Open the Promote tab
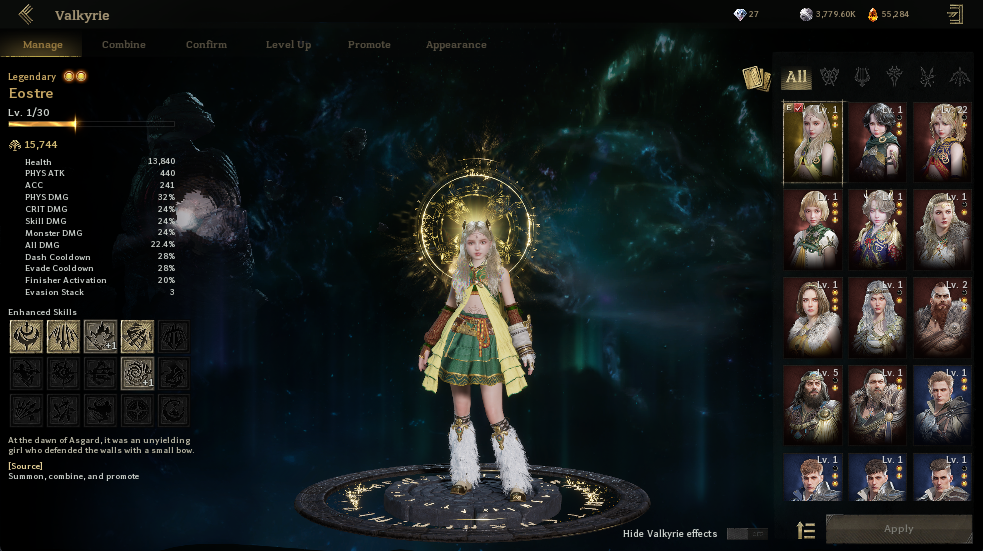The image size is (983, 551). click(369, 45)
